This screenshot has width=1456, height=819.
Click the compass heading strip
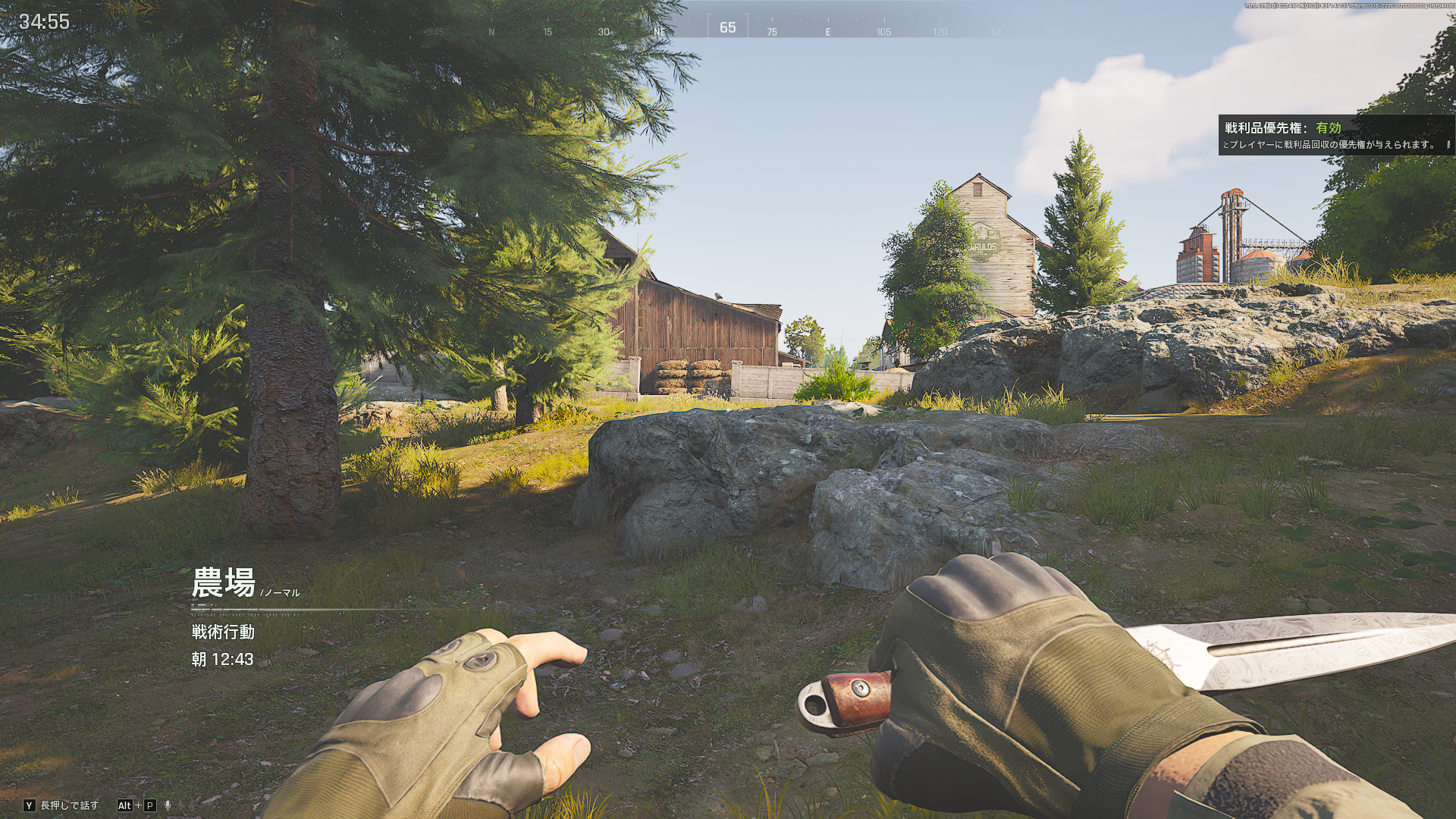726,29
